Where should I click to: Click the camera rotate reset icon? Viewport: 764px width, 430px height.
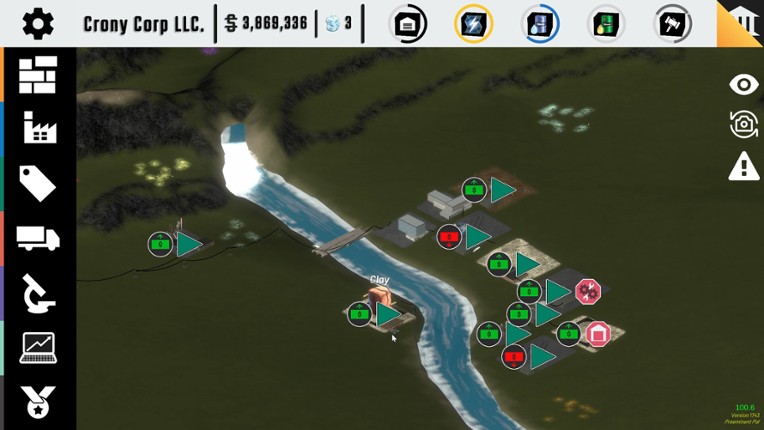coord(744,124)
